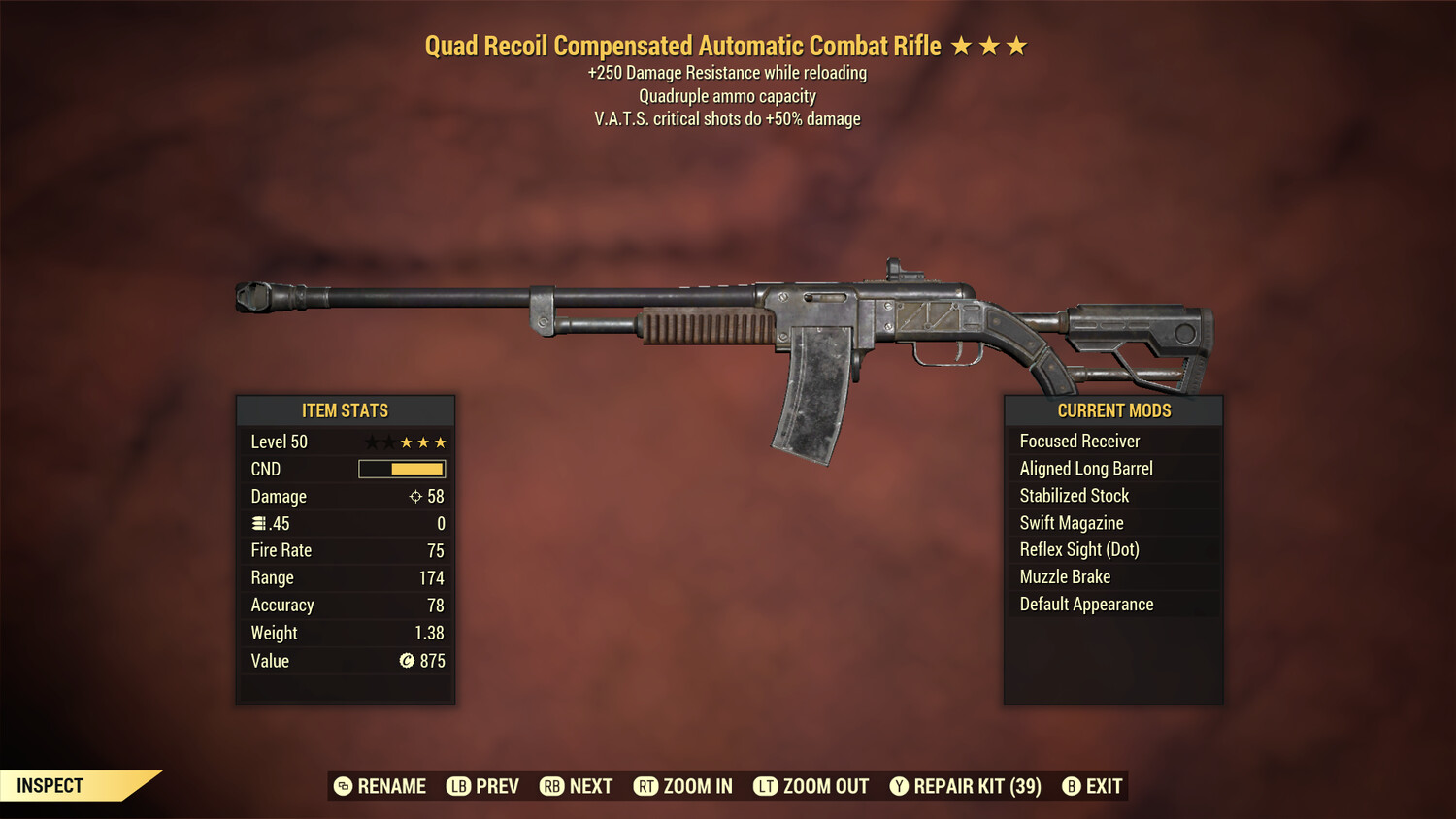Click EXIT at the bottom bar

[1102, 786]
